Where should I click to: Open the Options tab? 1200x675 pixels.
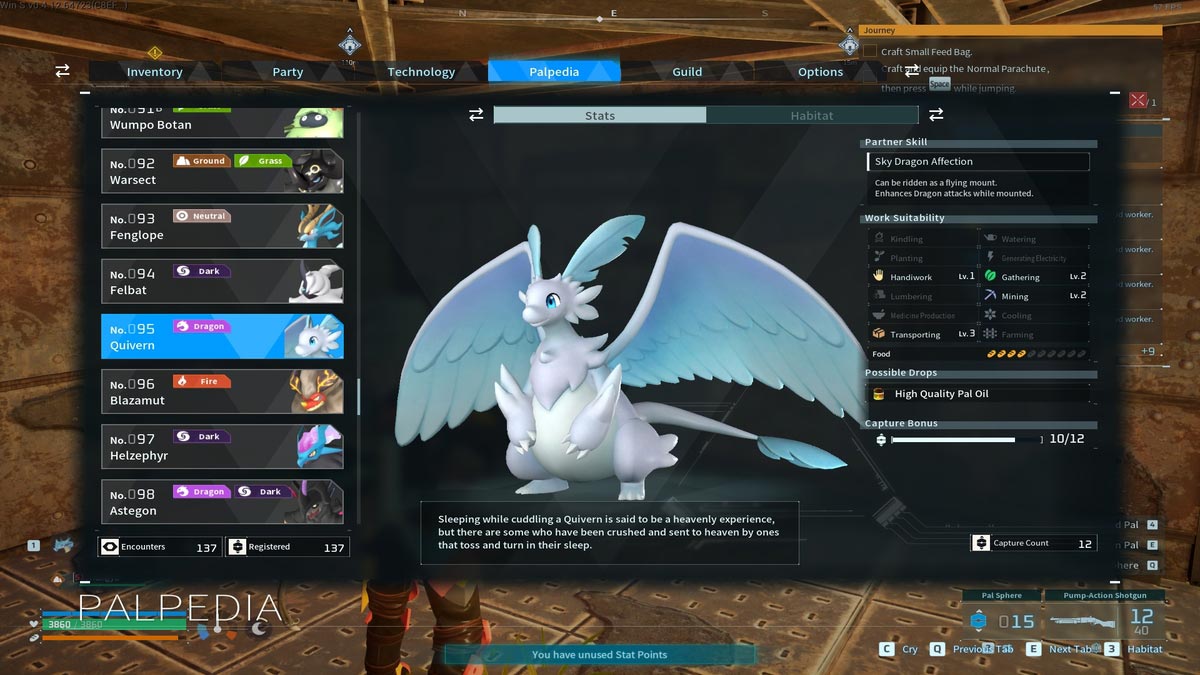click(x=820, y=72)
